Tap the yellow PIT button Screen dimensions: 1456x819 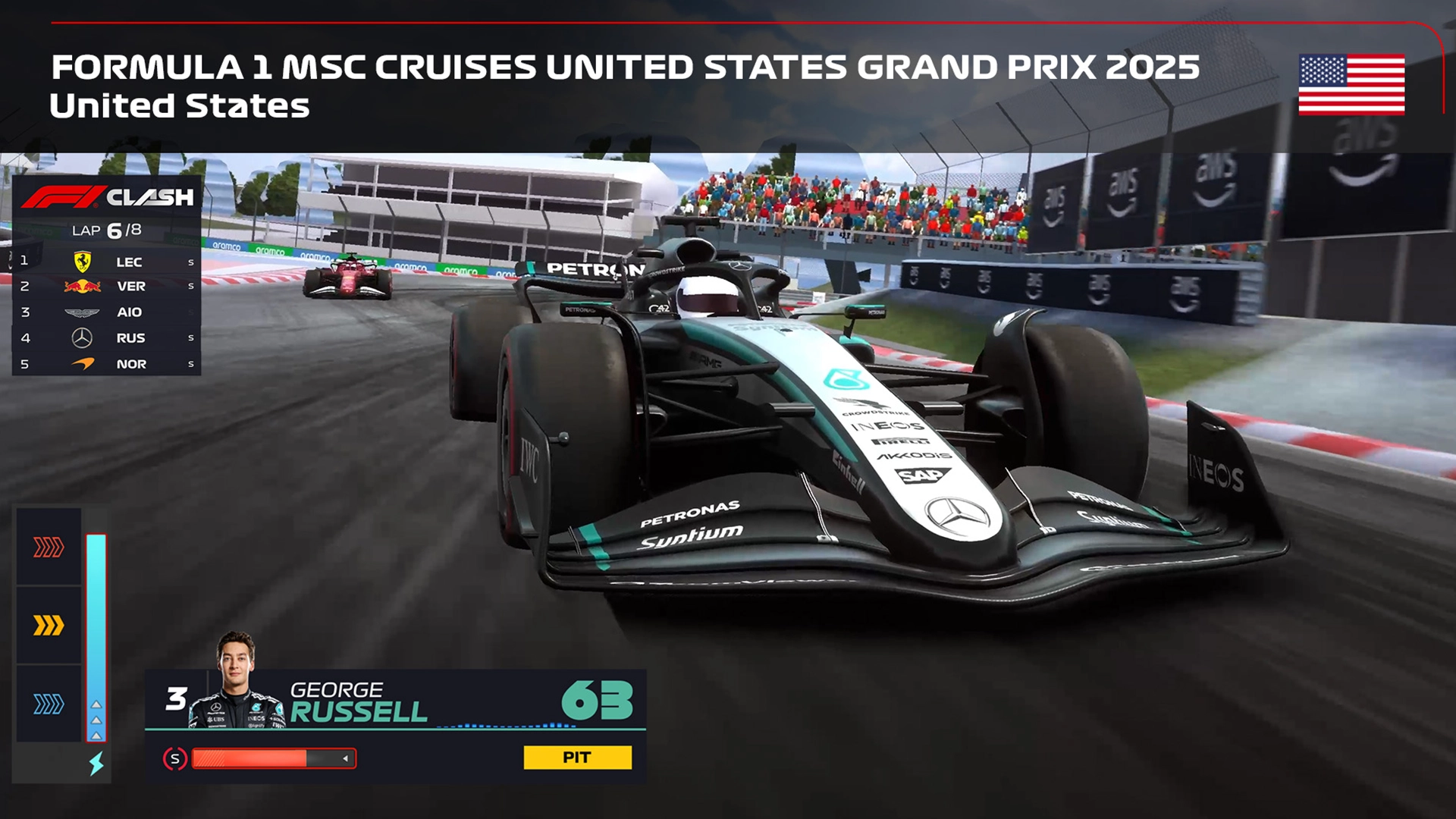point(577,758)
